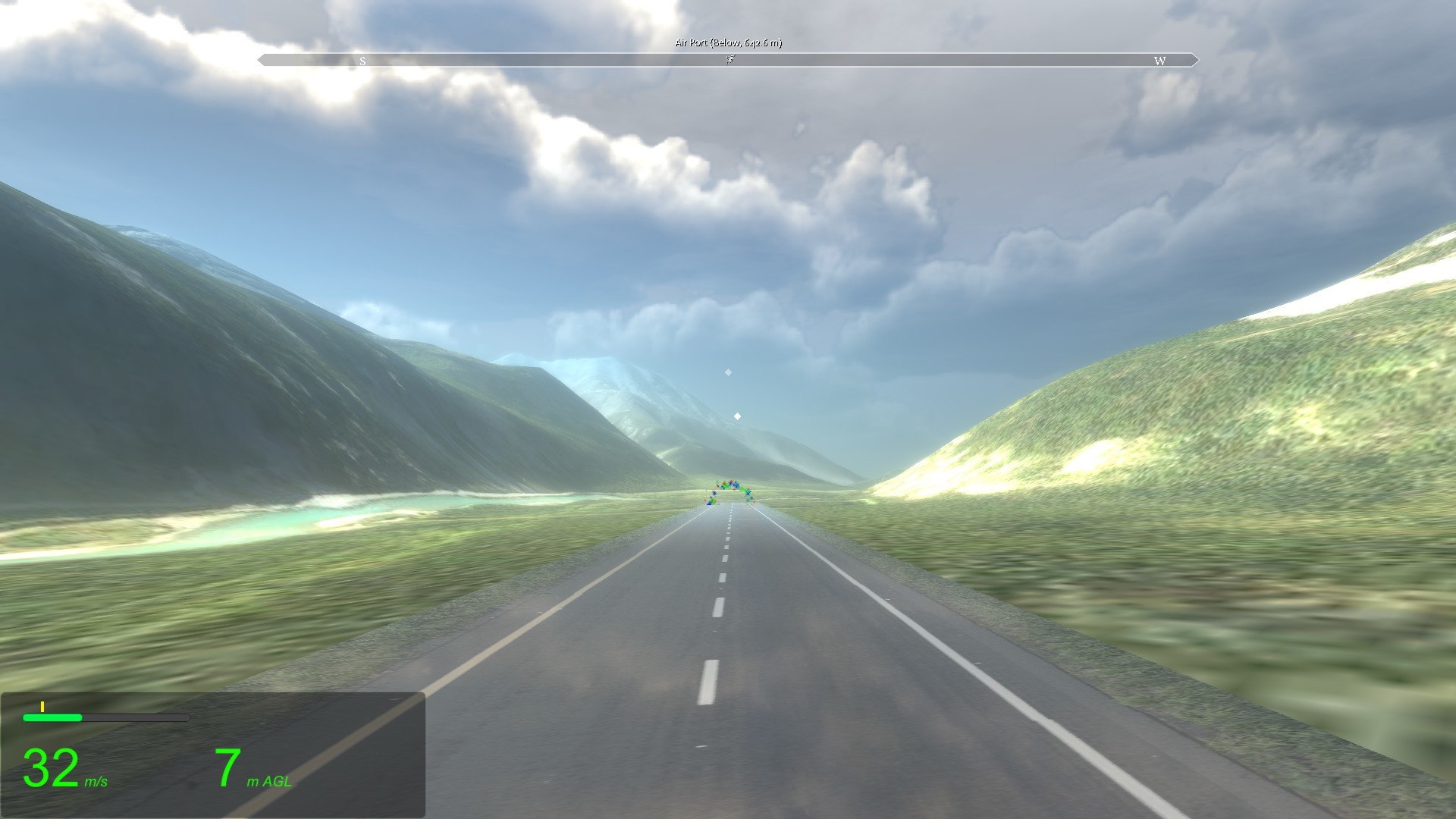Select the lower white waypoint diamond
The height and width of the screenshot is (819, 1456).
[x=736, y=415]
